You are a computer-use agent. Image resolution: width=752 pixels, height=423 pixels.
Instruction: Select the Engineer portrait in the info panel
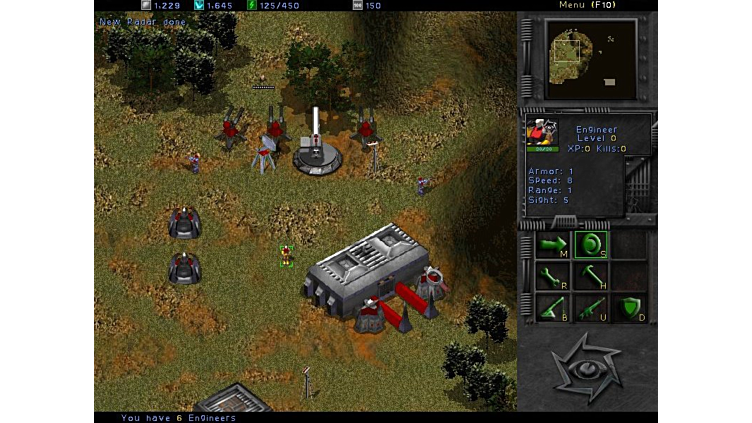[x=542, y=134]
